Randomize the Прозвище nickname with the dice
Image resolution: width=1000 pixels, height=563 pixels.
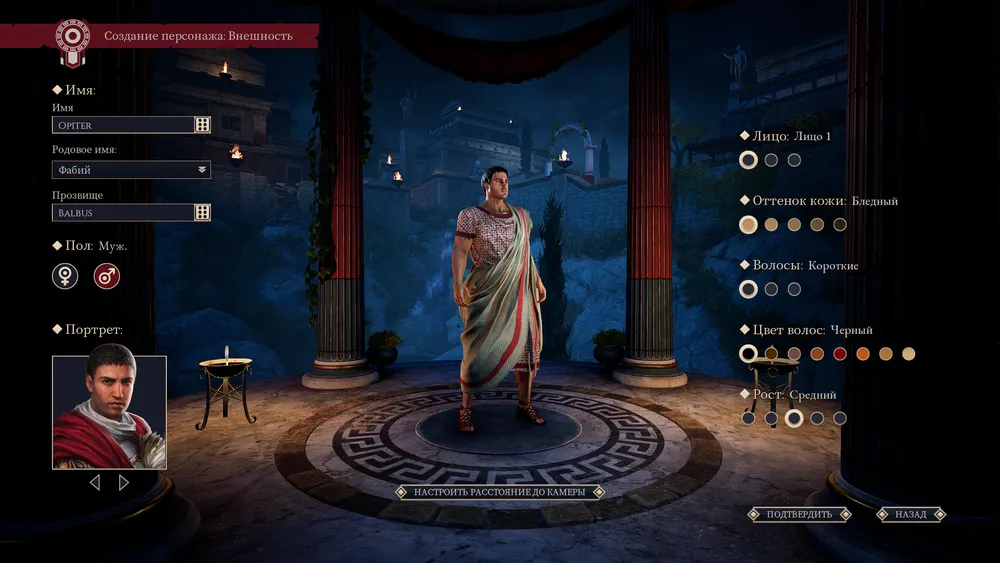(x=202, y=213)
